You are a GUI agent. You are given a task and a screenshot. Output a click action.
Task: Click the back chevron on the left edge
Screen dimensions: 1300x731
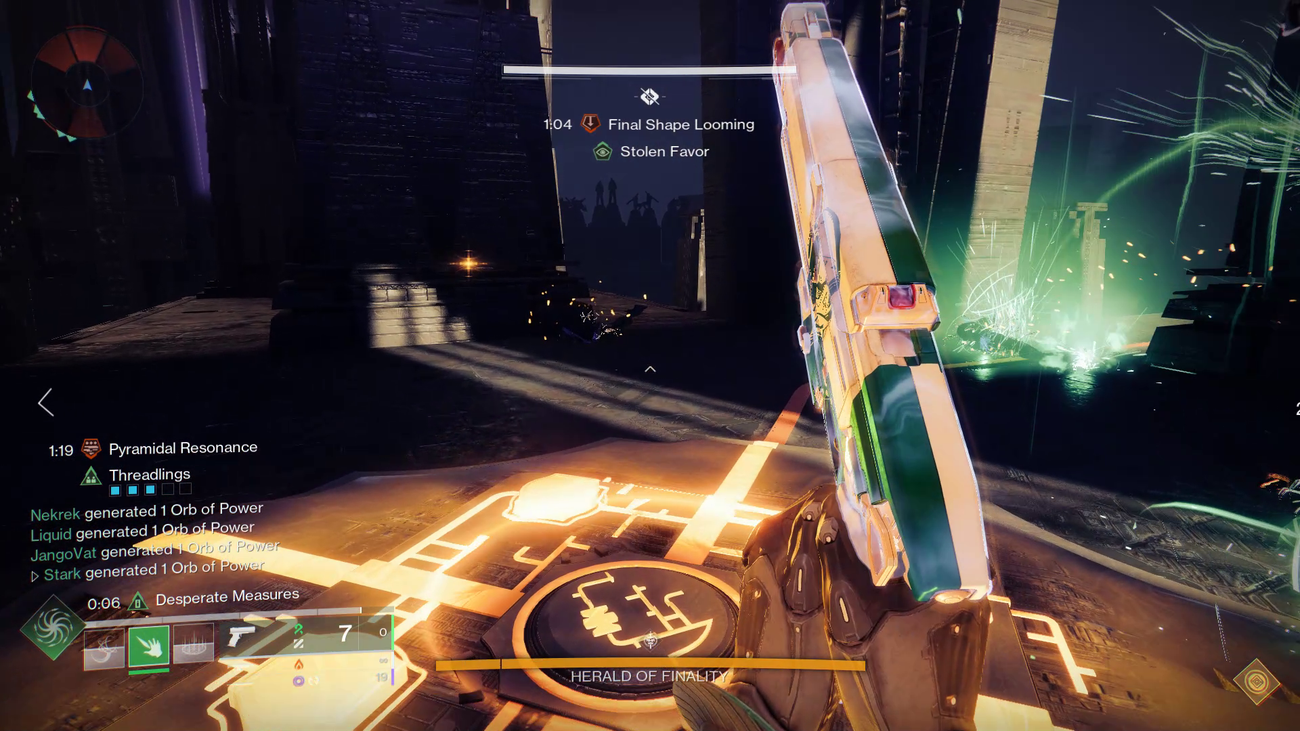pyautogui.click(x=44, y=402)
